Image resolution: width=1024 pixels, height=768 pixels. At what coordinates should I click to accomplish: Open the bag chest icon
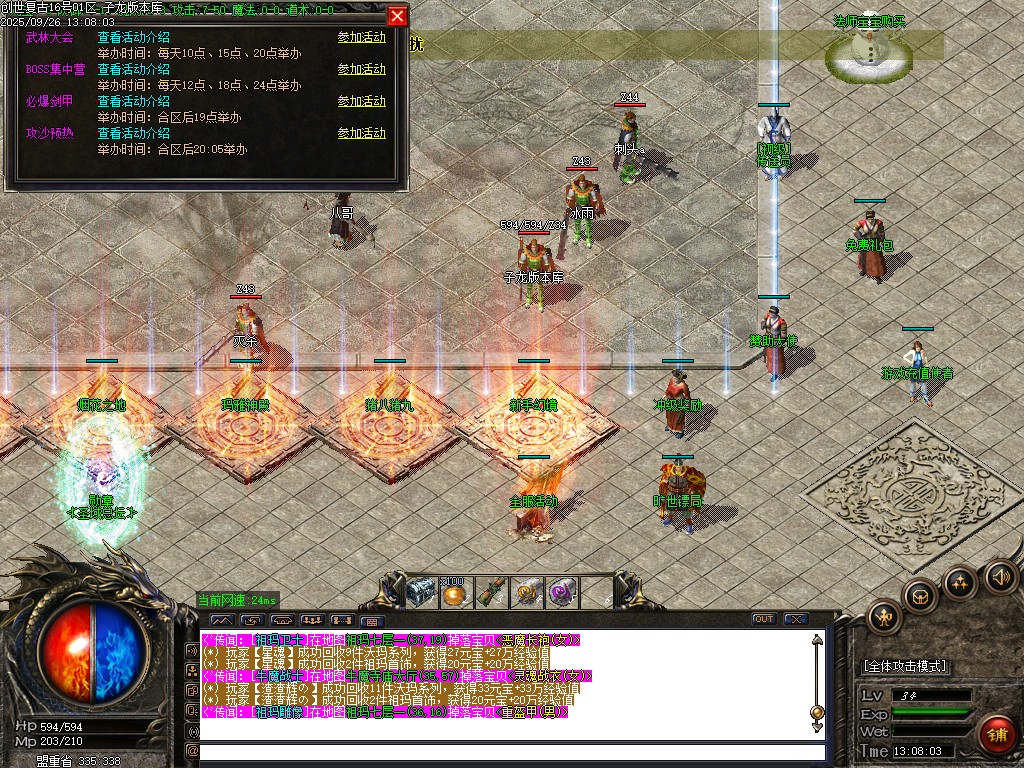pos(921,597)
